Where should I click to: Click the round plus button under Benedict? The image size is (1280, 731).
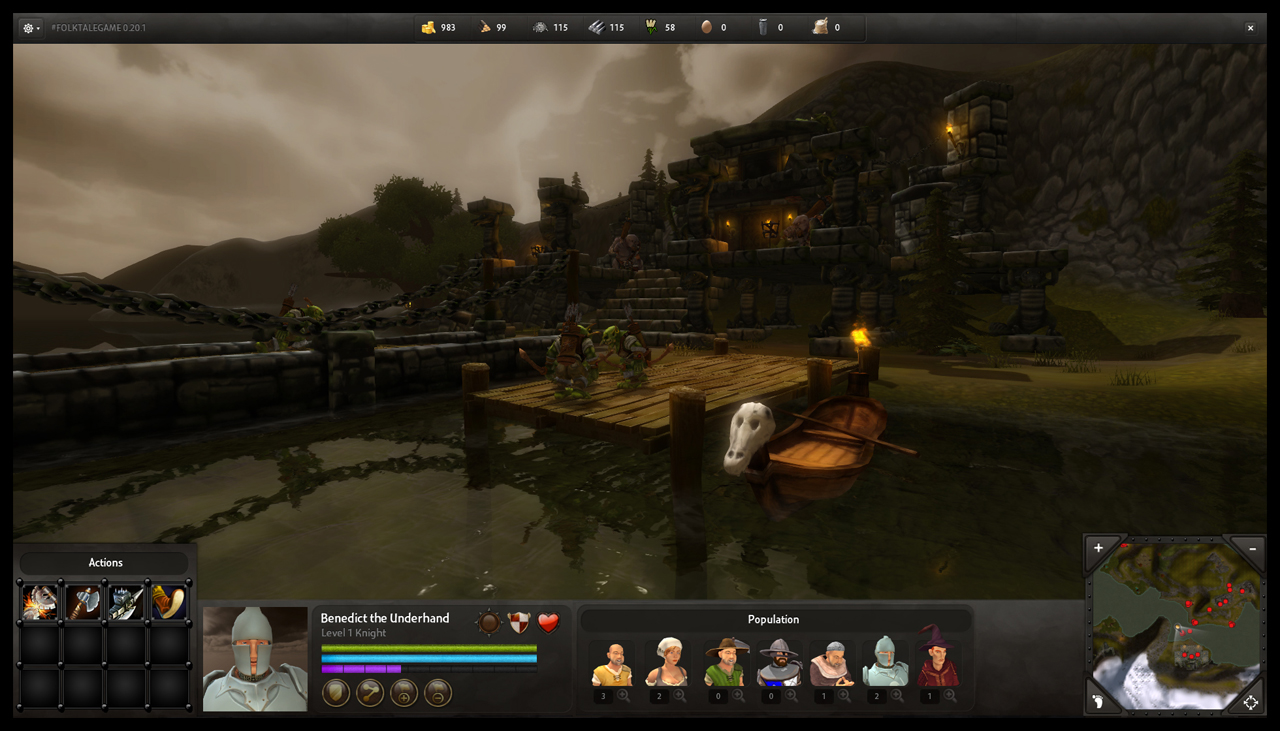click(x=404, y=692)
